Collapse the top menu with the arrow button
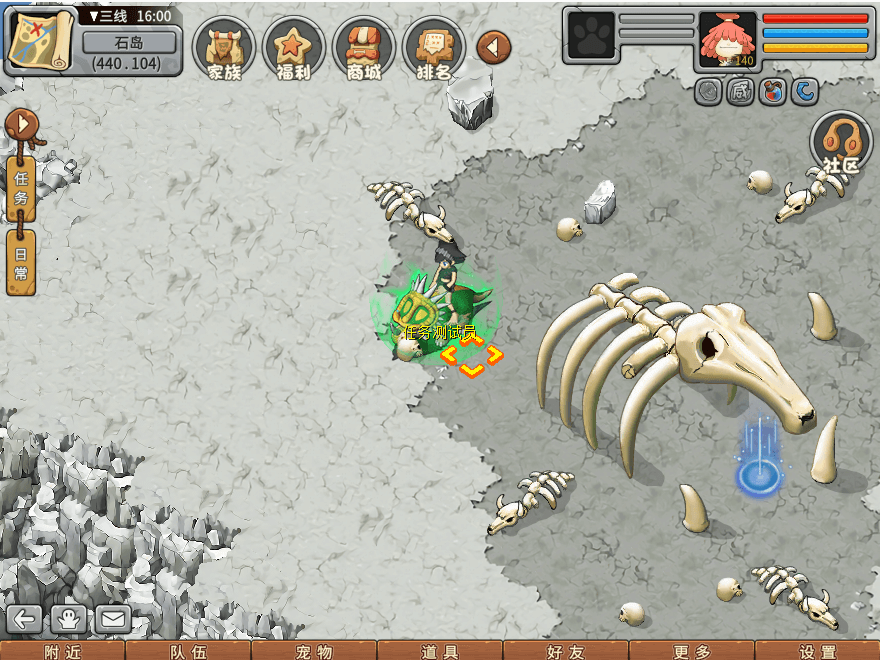The image size is (880, 660). [494, 46]
